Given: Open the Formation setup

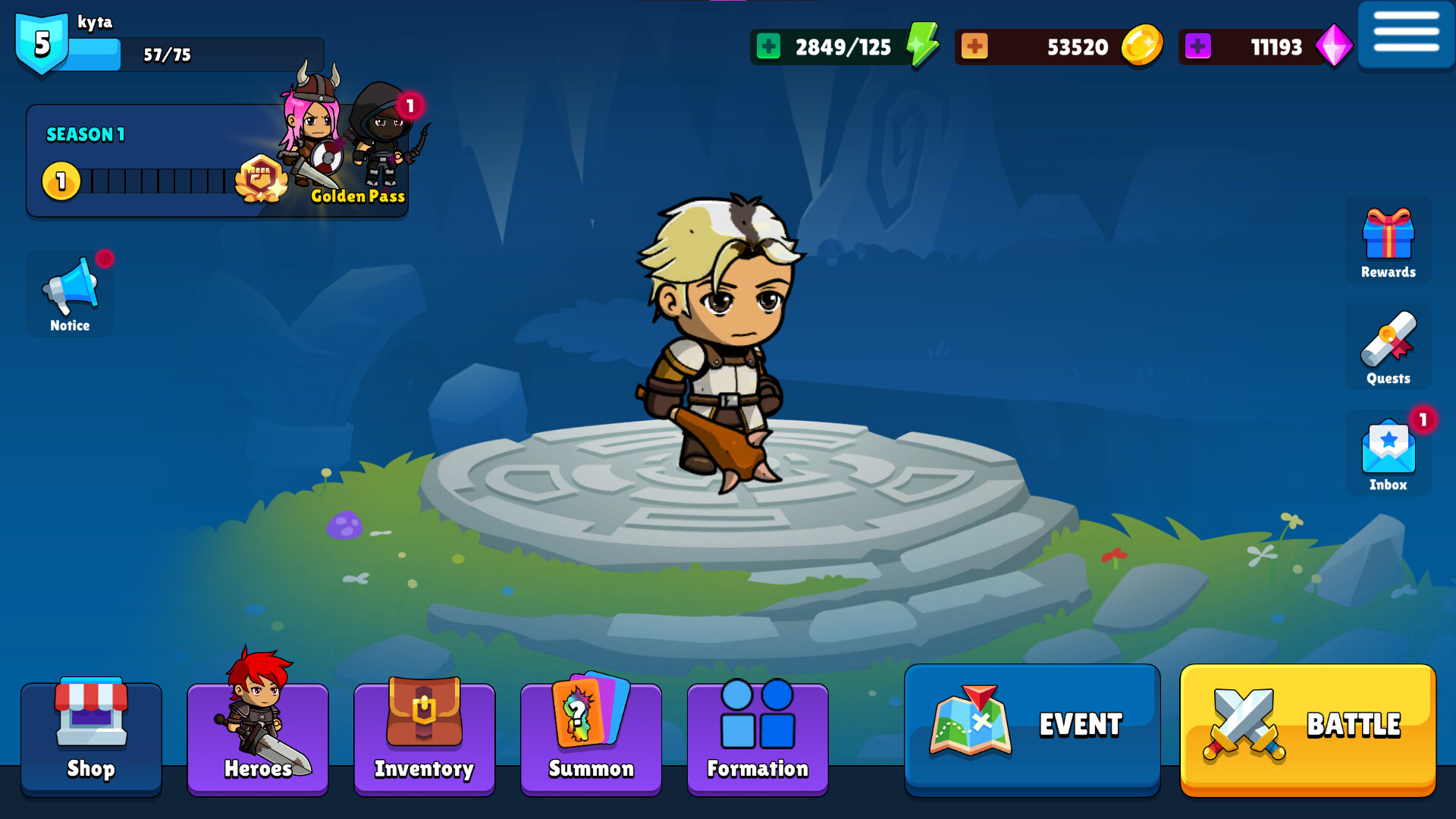Looking at the screenshot, I should tap(756, 737).
